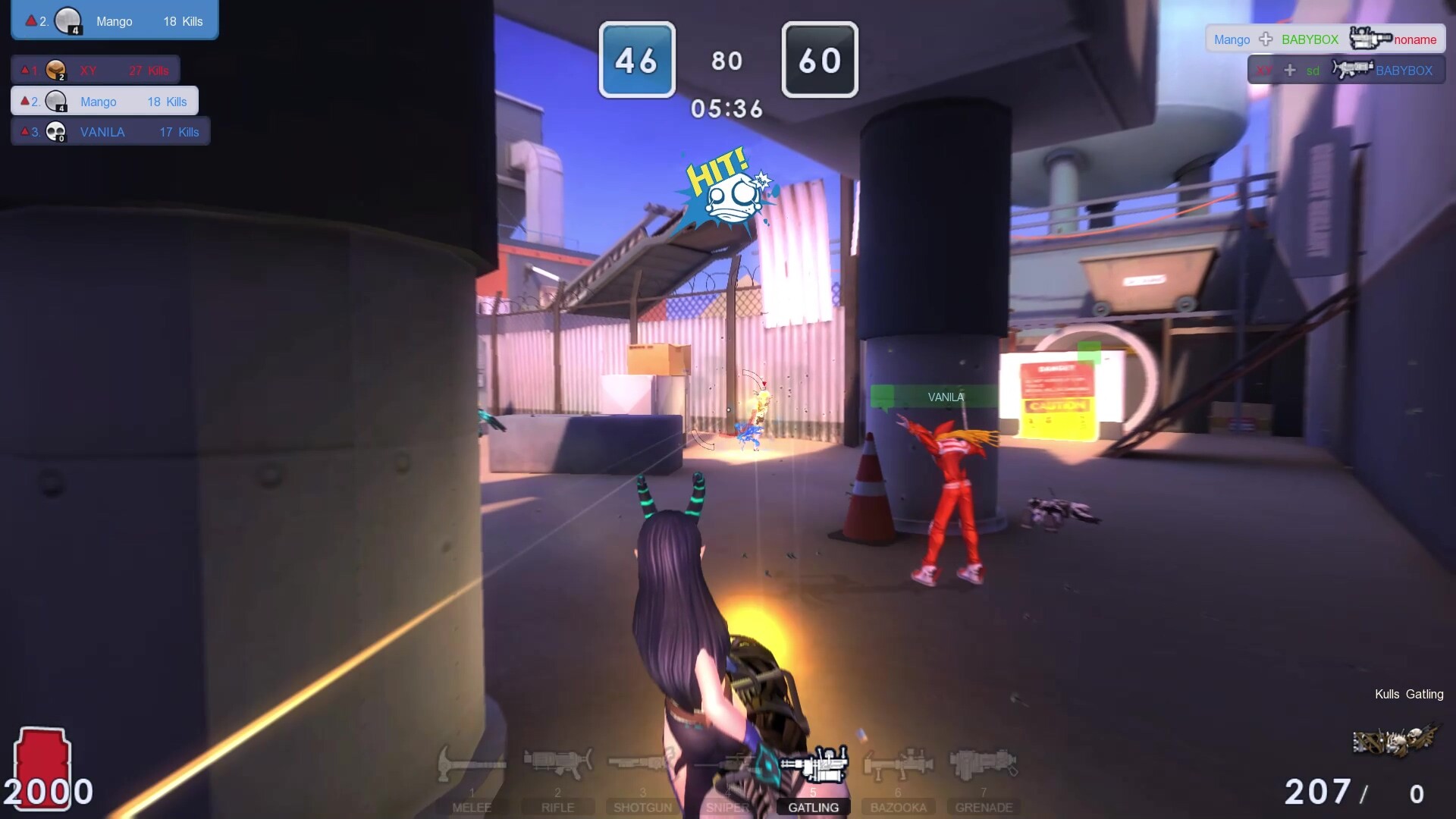
Task: Select the blue team score panel showing 46
Action: click(637, 60)
